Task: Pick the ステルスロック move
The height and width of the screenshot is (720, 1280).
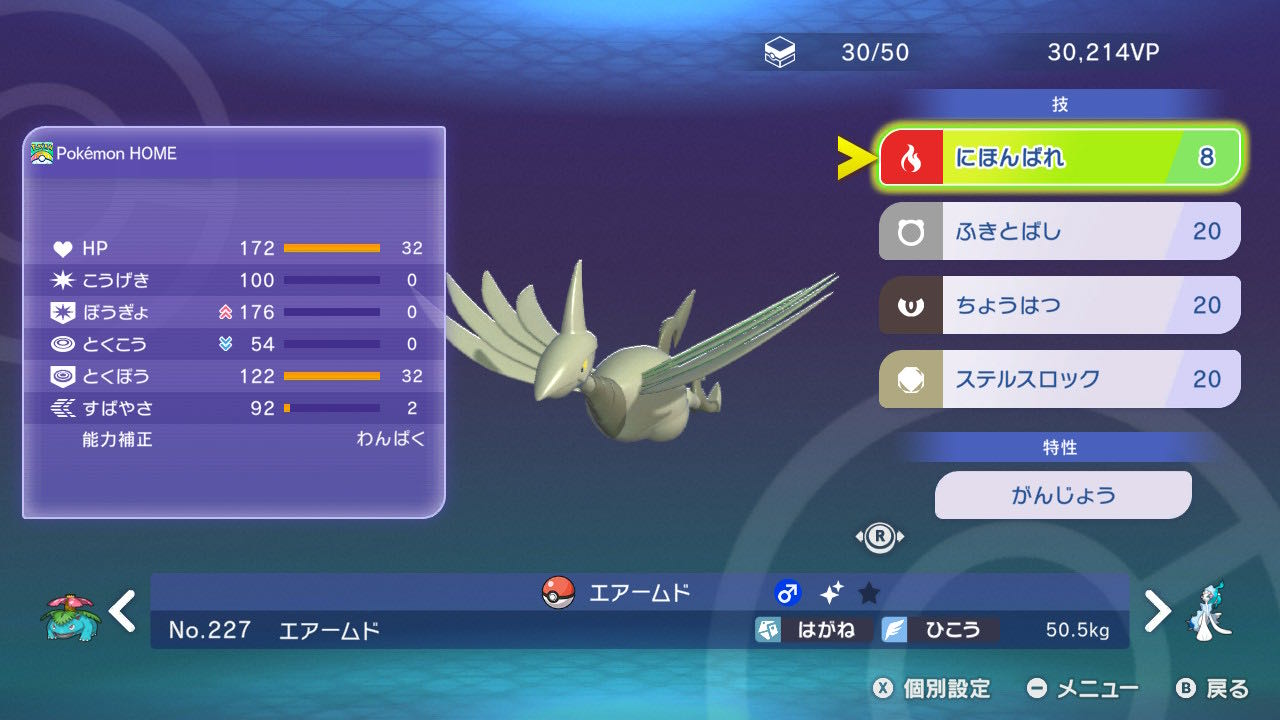Action: coord(1059,379)
